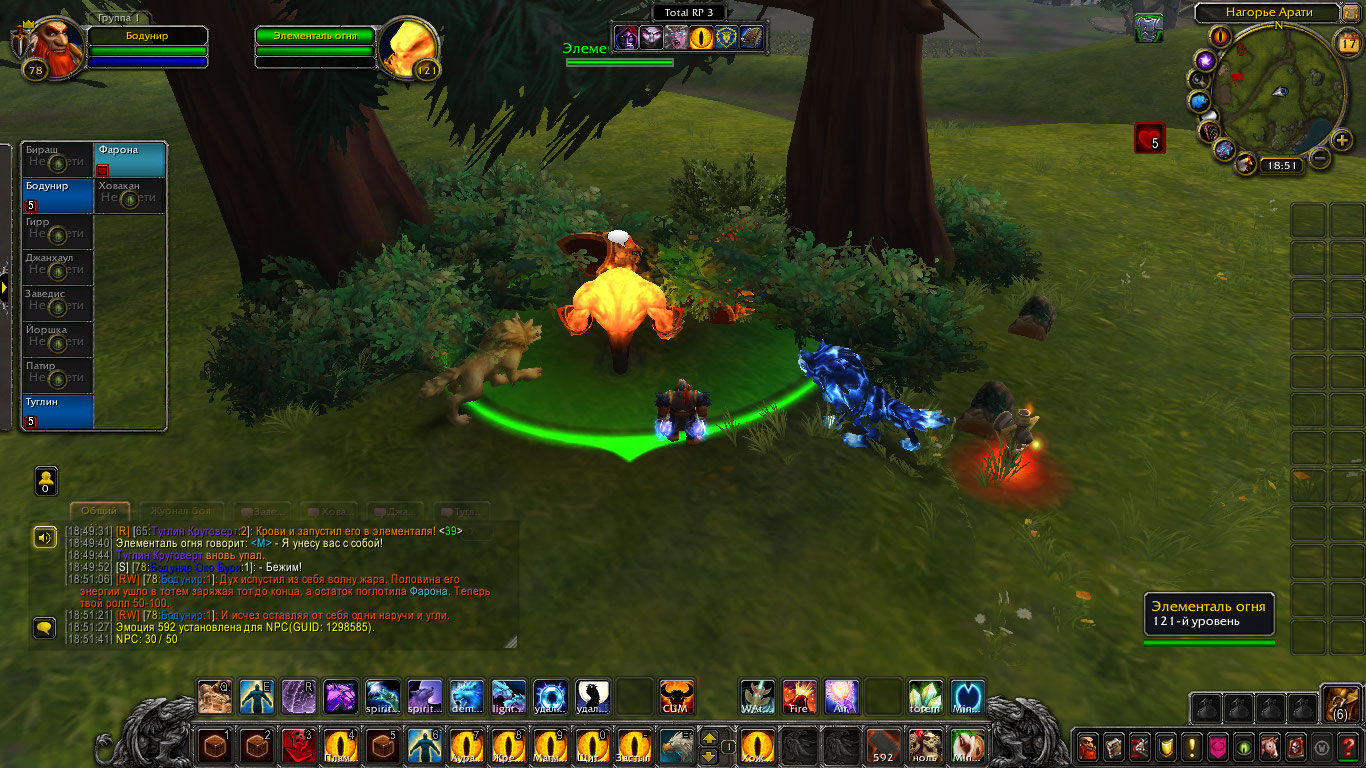Select Фарона in the raid frames

(x=130, y=159)
